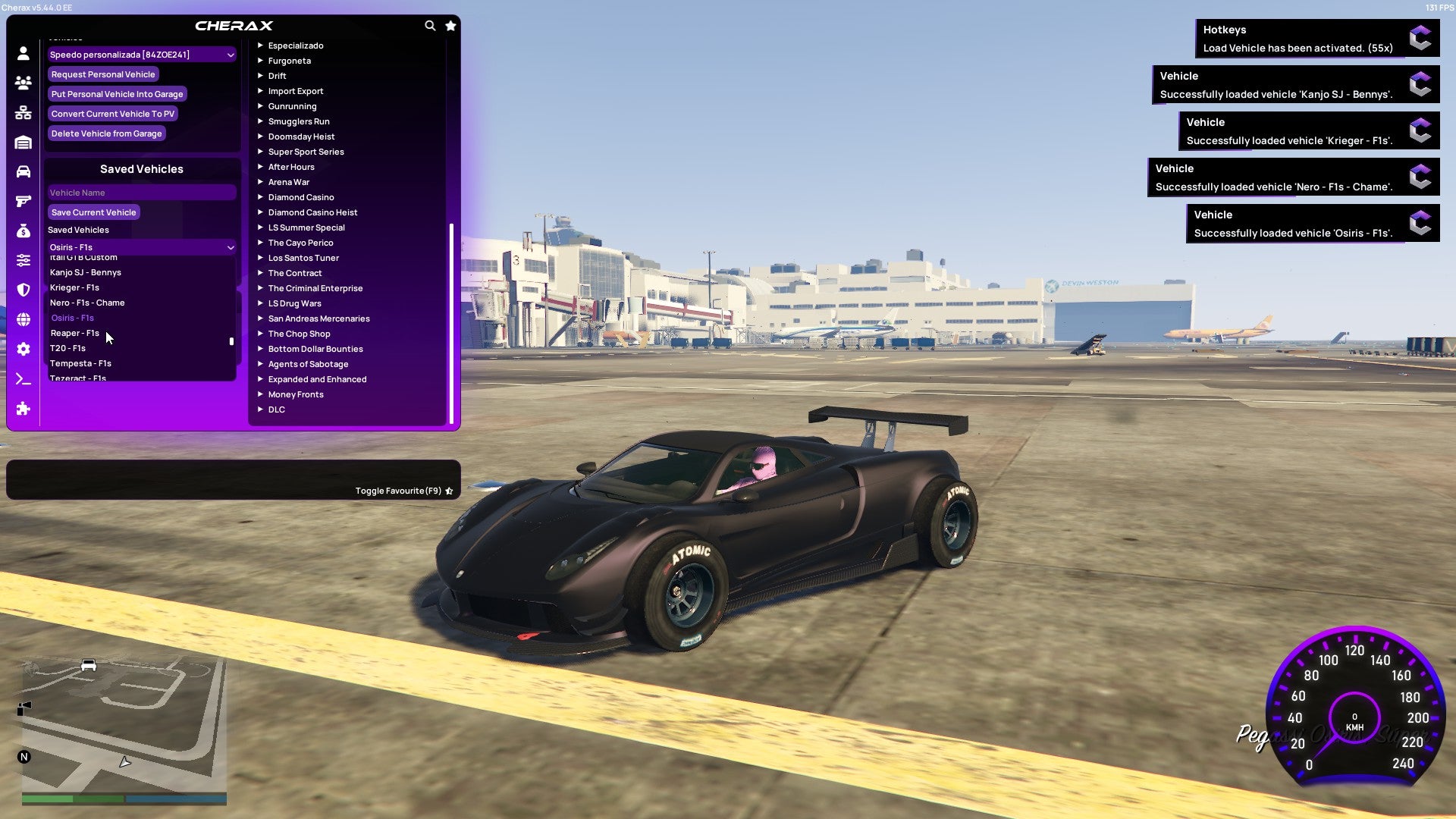Screen dimensions: 1456x819
Task: Open the Speedo personalizada vehicle dropdown
Action: (141, 54)
